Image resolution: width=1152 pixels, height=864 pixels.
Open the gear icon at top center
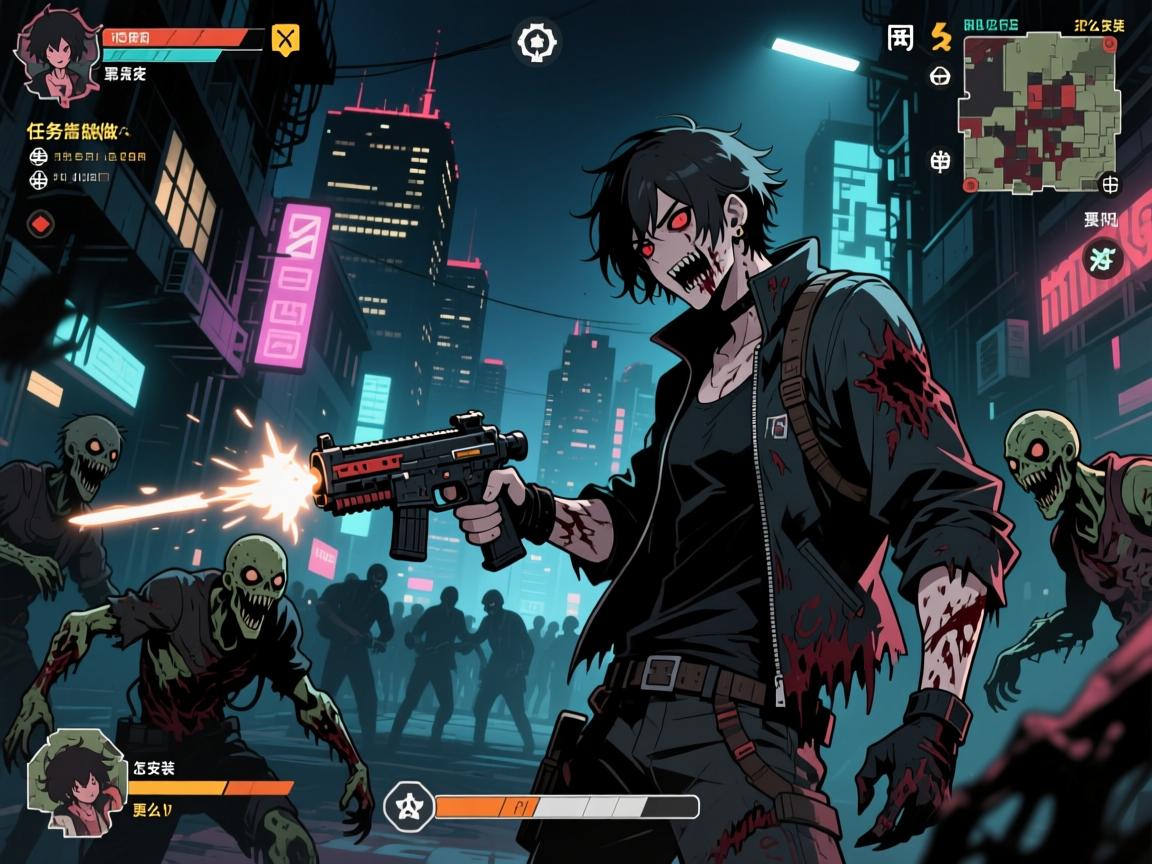[x=537, y=43]
